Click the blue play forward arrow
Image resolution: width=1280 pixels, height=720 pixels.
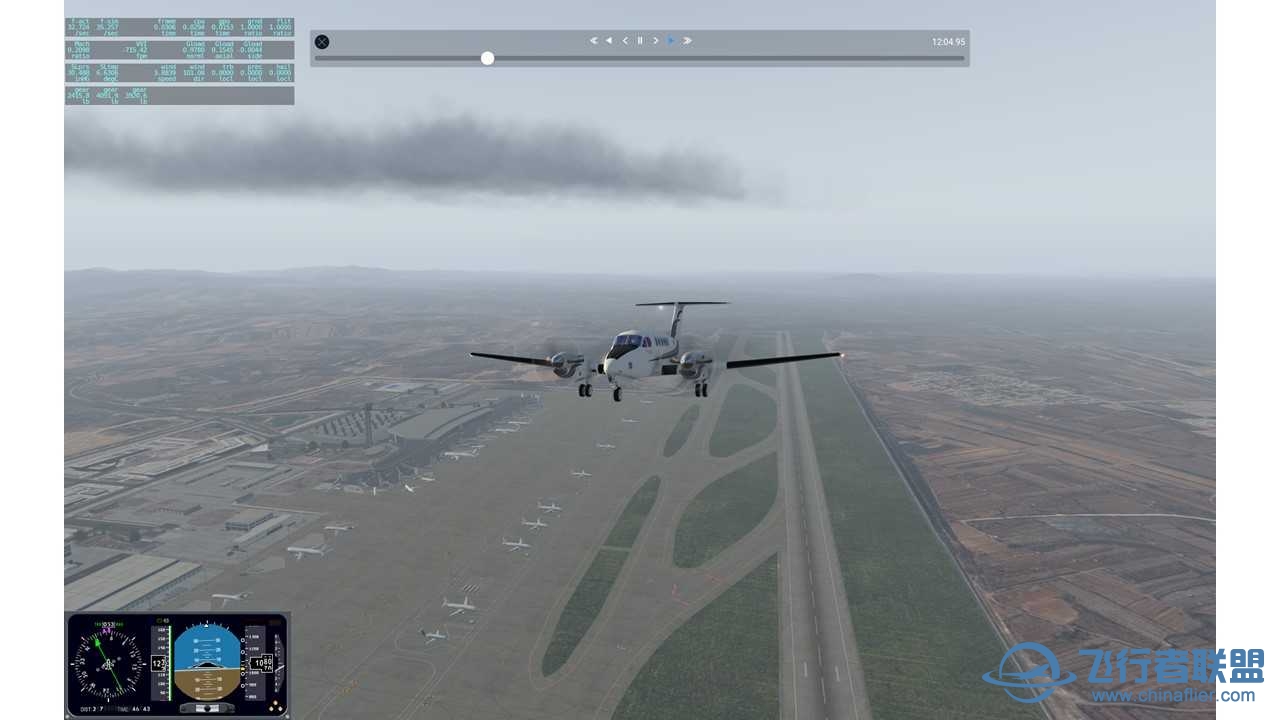tap(671, 41)
